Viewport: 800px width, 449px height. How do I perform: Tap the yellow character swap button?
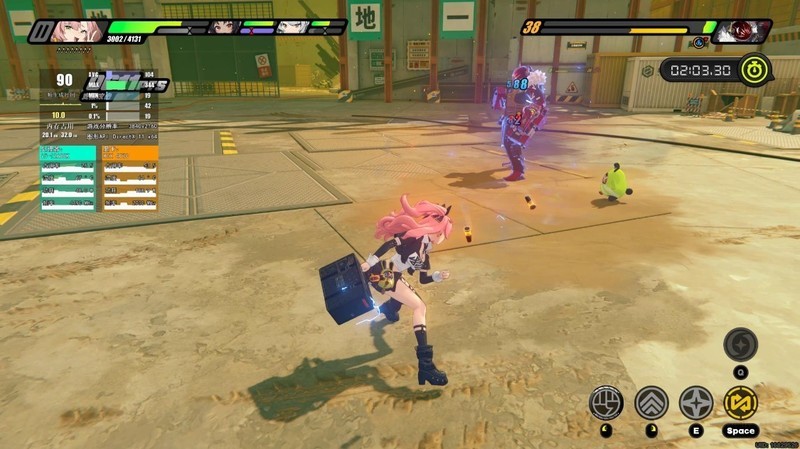(x=741, y=402)
